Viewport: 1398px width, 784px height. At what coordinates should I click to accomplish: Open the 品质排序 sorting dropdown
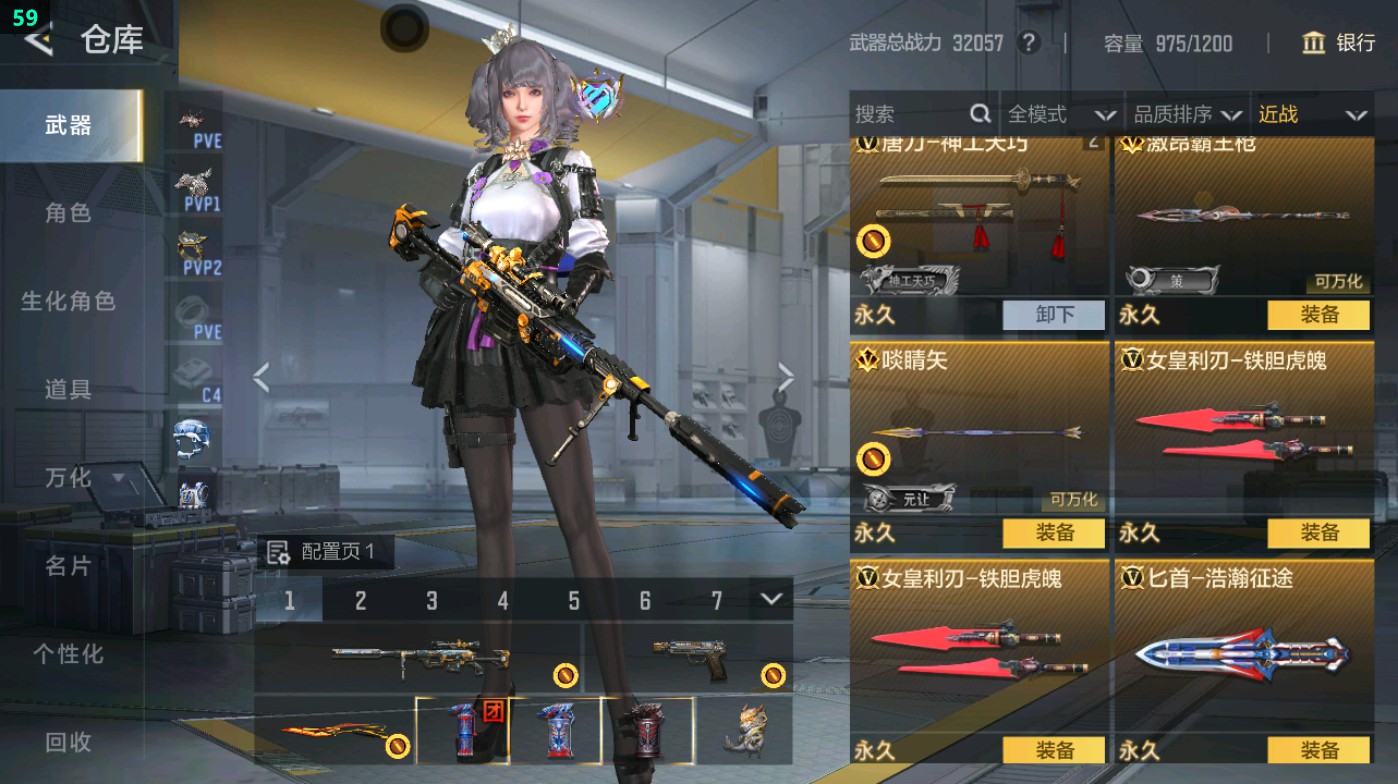coord(1190,113)
